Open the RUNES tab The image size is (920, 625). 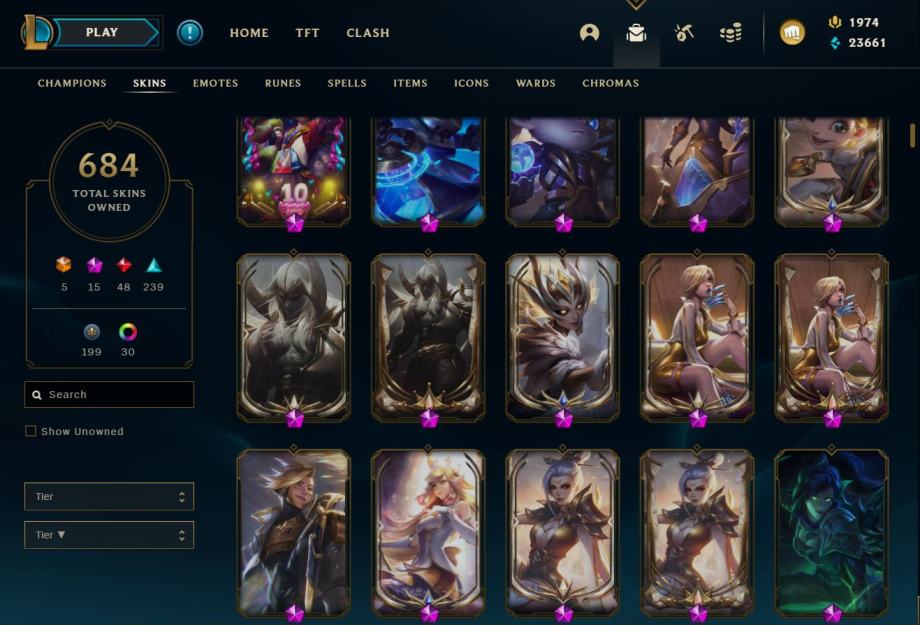tap(283, 83)
